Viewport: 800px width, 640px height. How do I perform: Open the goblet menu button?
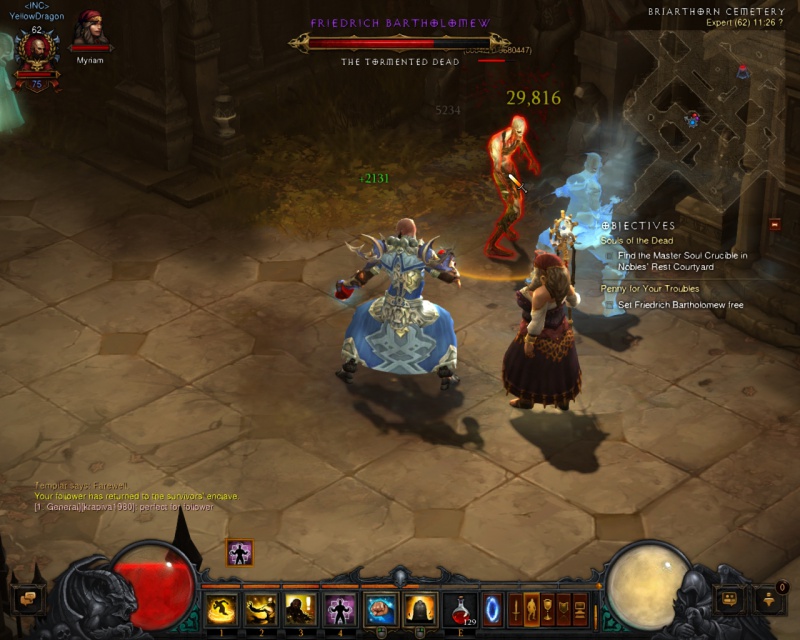pyautogui.click(x=548, y=607)
